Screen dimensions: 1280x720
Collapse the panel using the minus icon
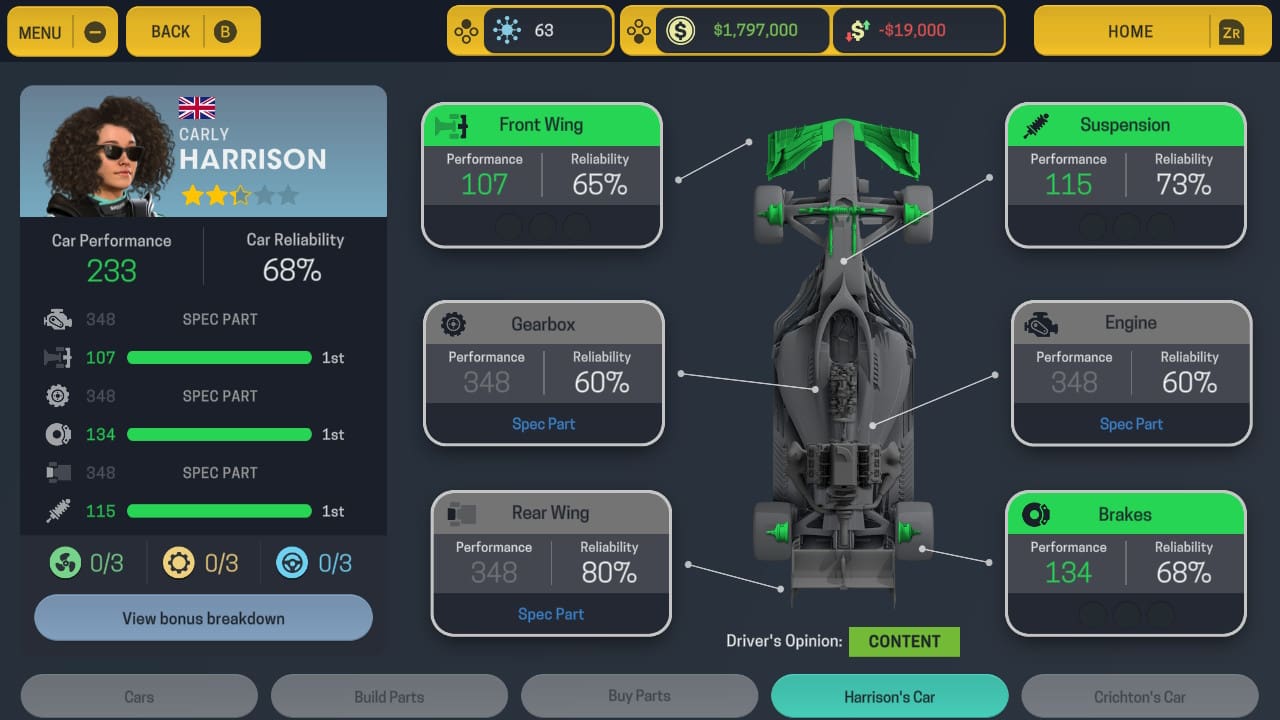tap(96, 30)
